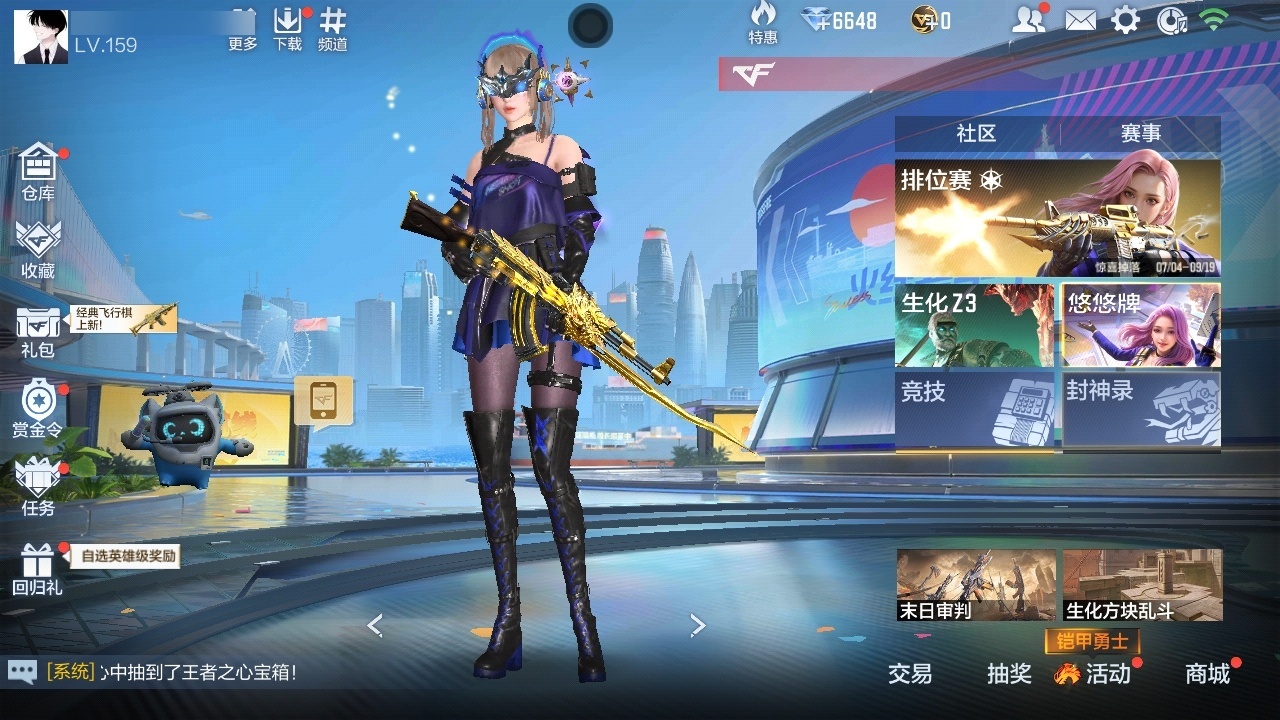This screenshot has width=1280, height=720.
Task: Switch to the 社区 community tab
Action: (x=976, y=134)
